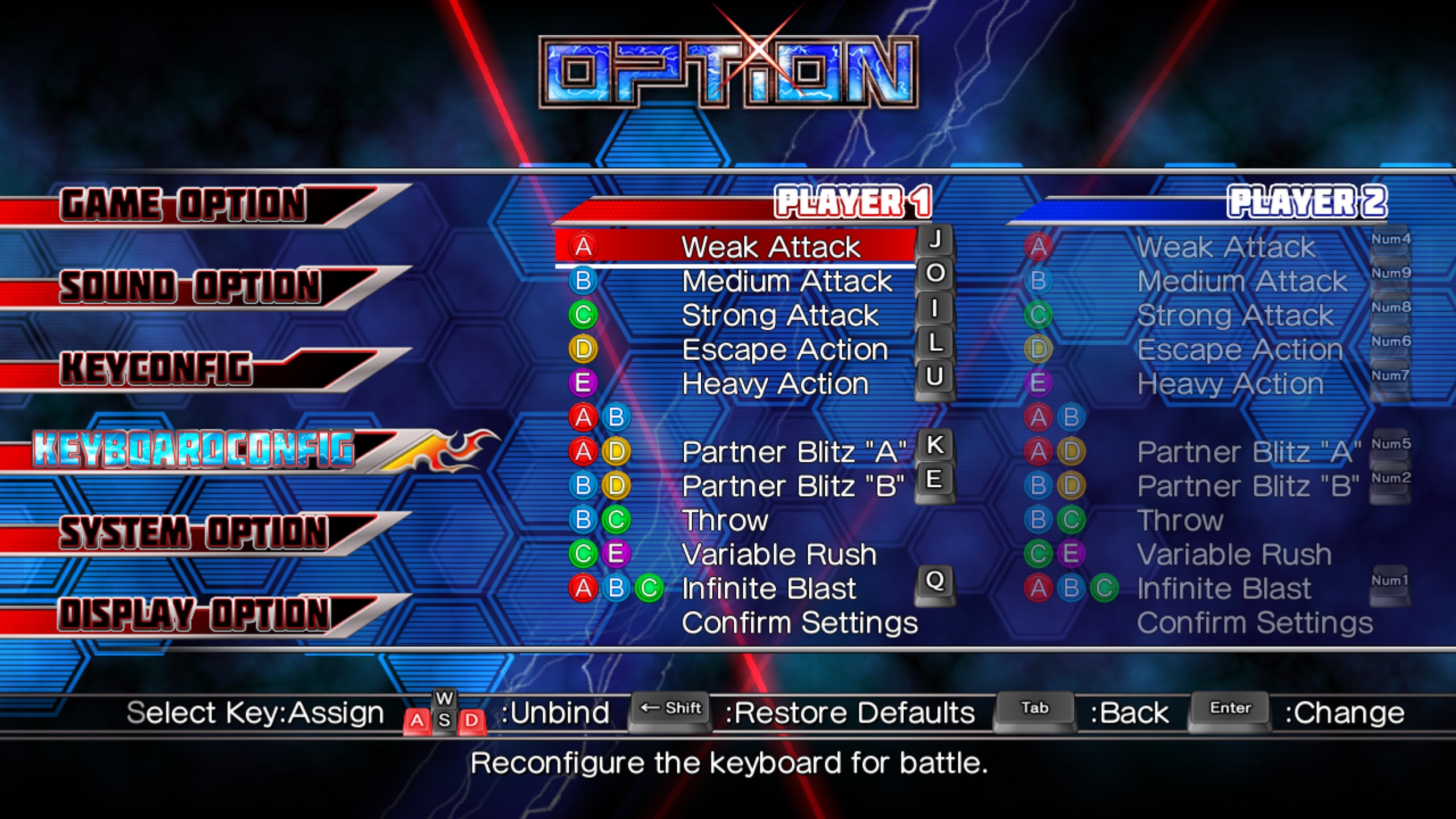1456x819 pixels.
Task: Open the Game Option menu
Action: coord(185,205)
